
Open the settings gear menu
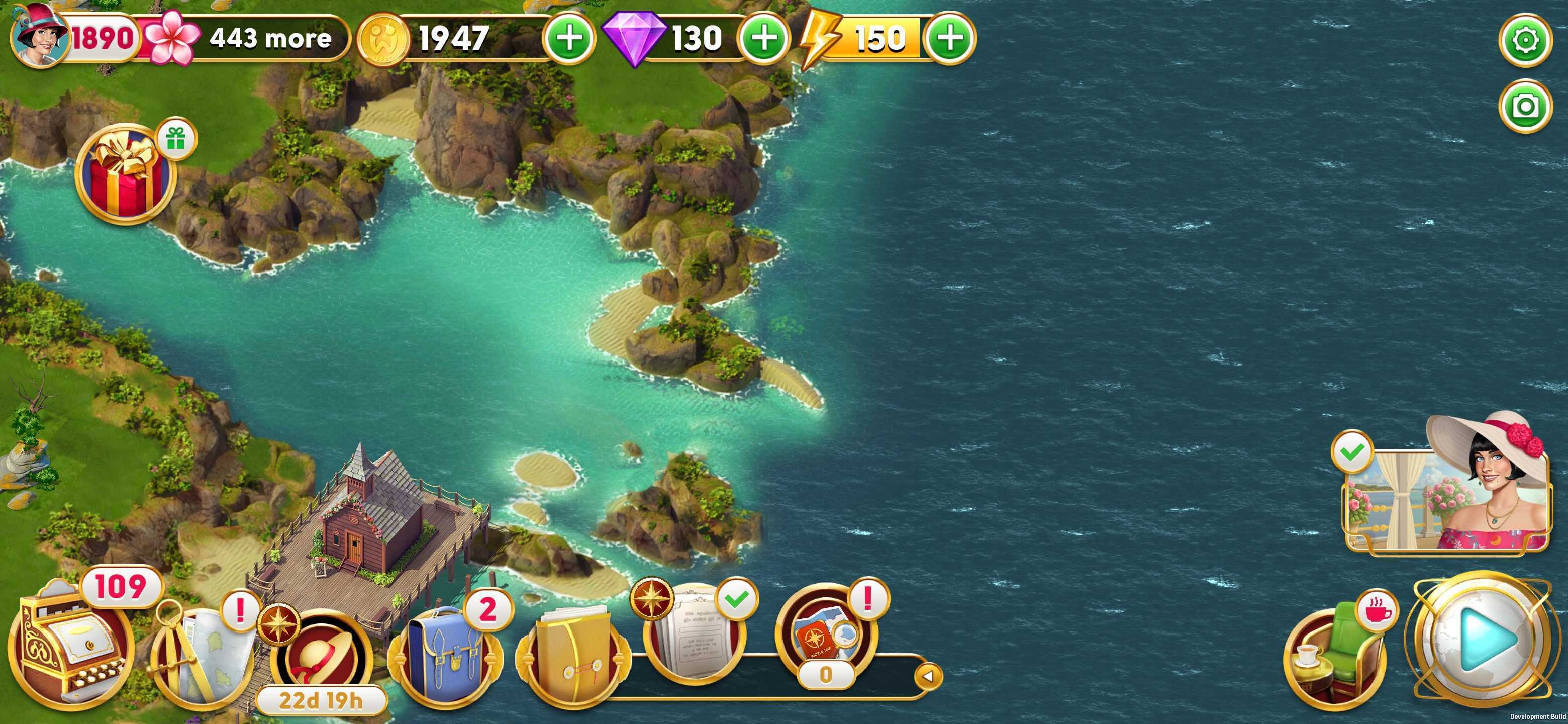1525,41
